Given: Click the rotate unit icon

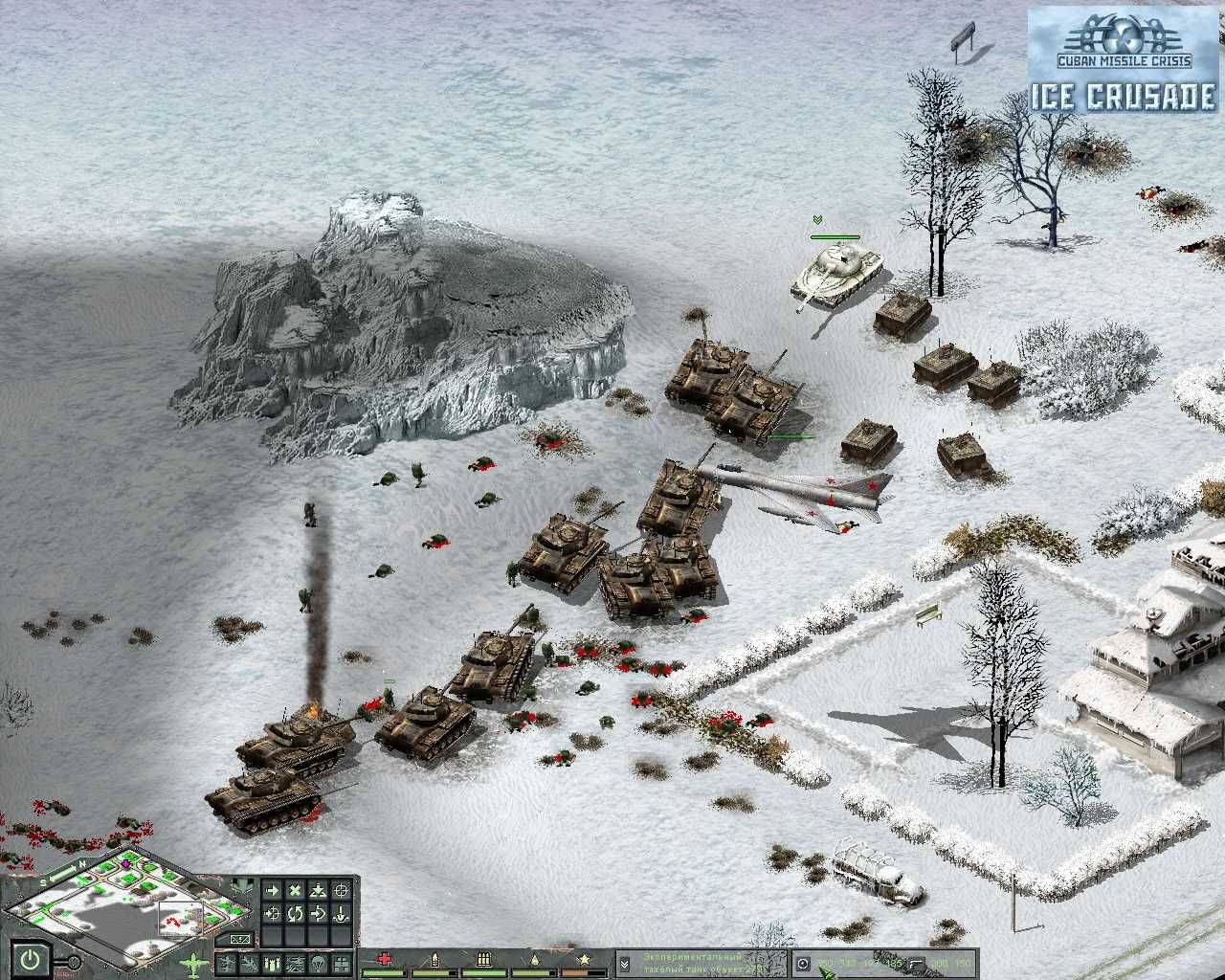Looking at the screenshot, I should pos(296,912).
